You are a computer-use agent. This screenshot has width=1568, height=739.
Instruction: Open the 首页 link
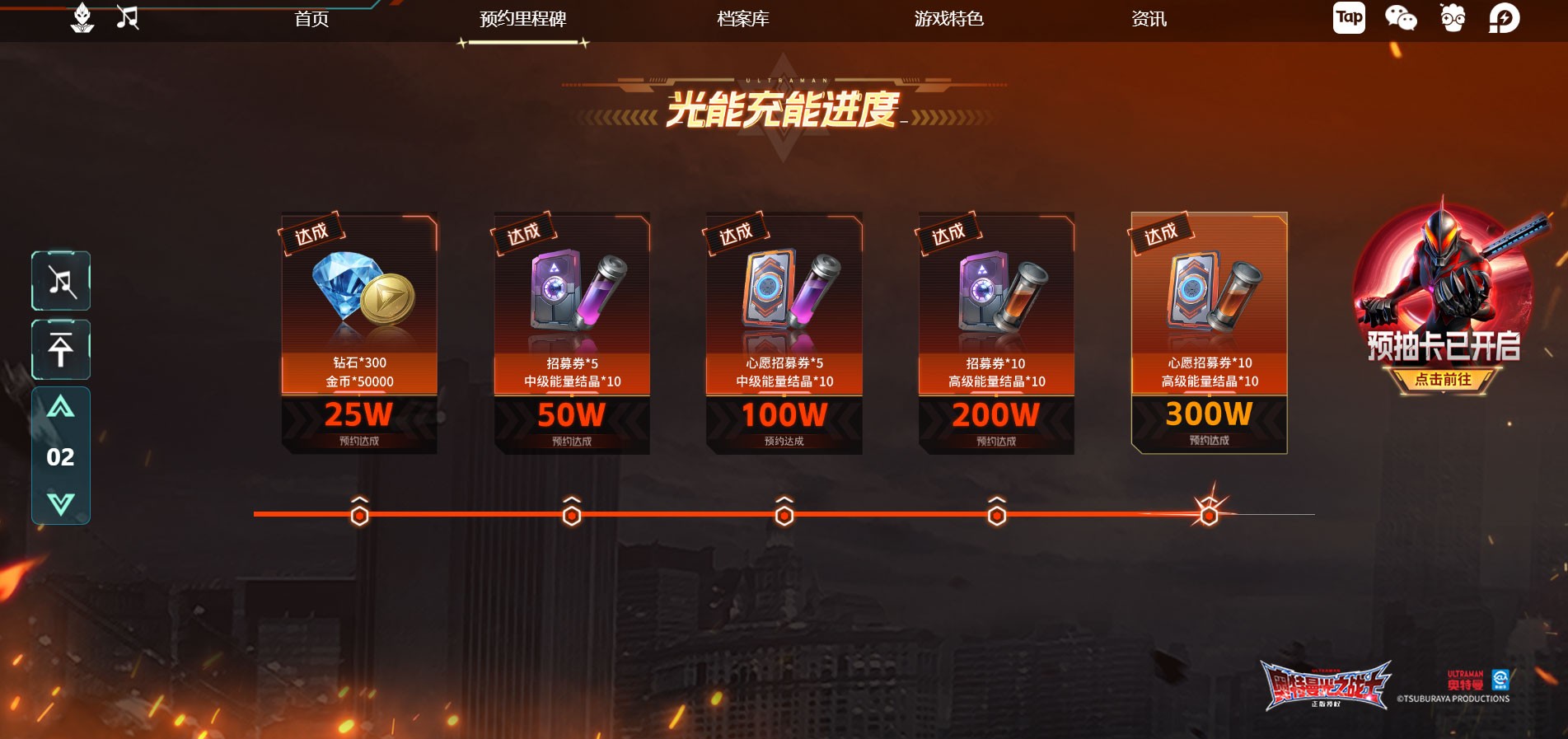[311, 18]
